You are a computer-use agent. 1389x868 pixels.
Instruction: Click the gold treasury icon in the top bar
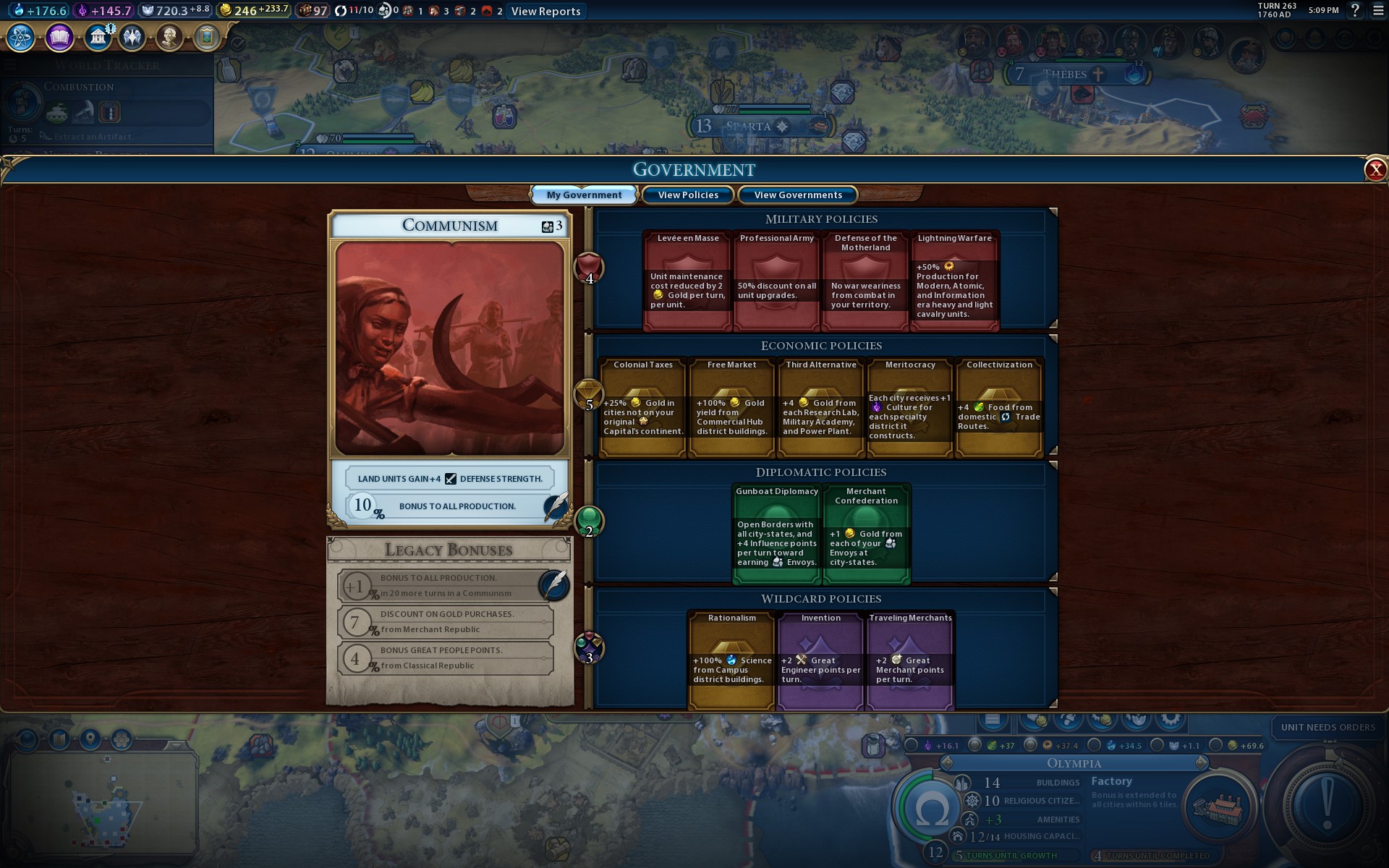pos(226,11)
